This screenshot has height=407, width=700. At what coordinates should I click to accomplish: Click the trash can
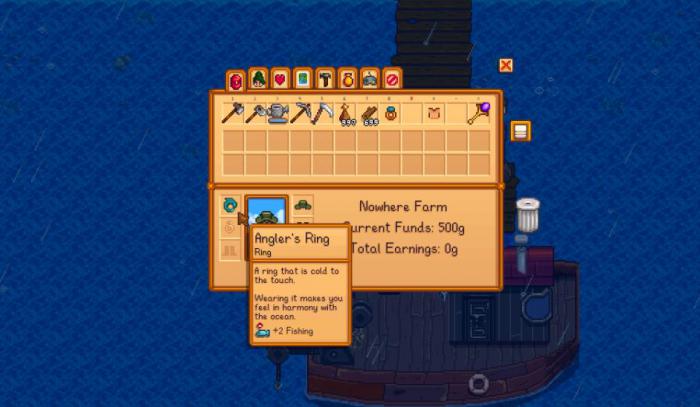coord(527,215)
